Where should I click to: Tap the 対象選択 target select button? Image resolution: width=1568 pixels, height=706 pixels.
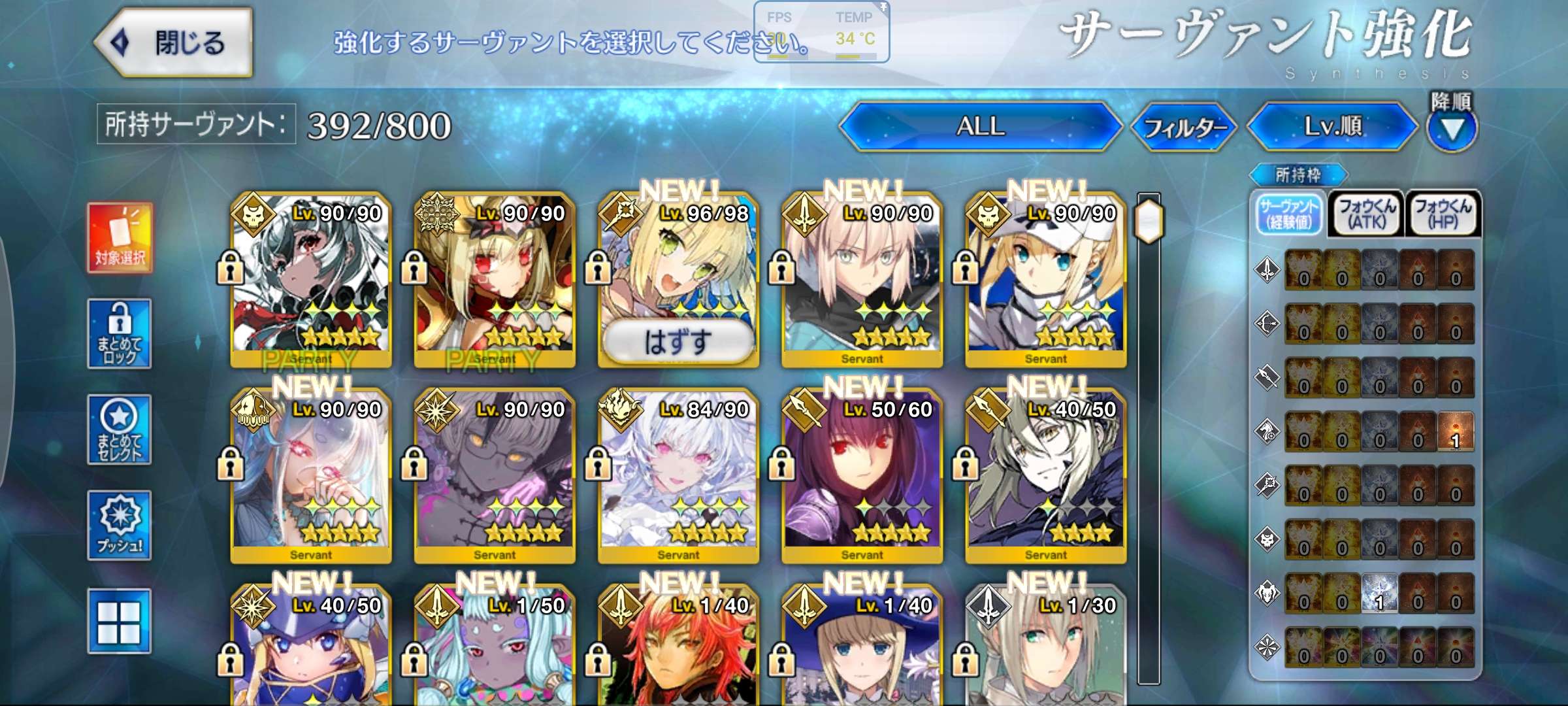pos(120,238)
